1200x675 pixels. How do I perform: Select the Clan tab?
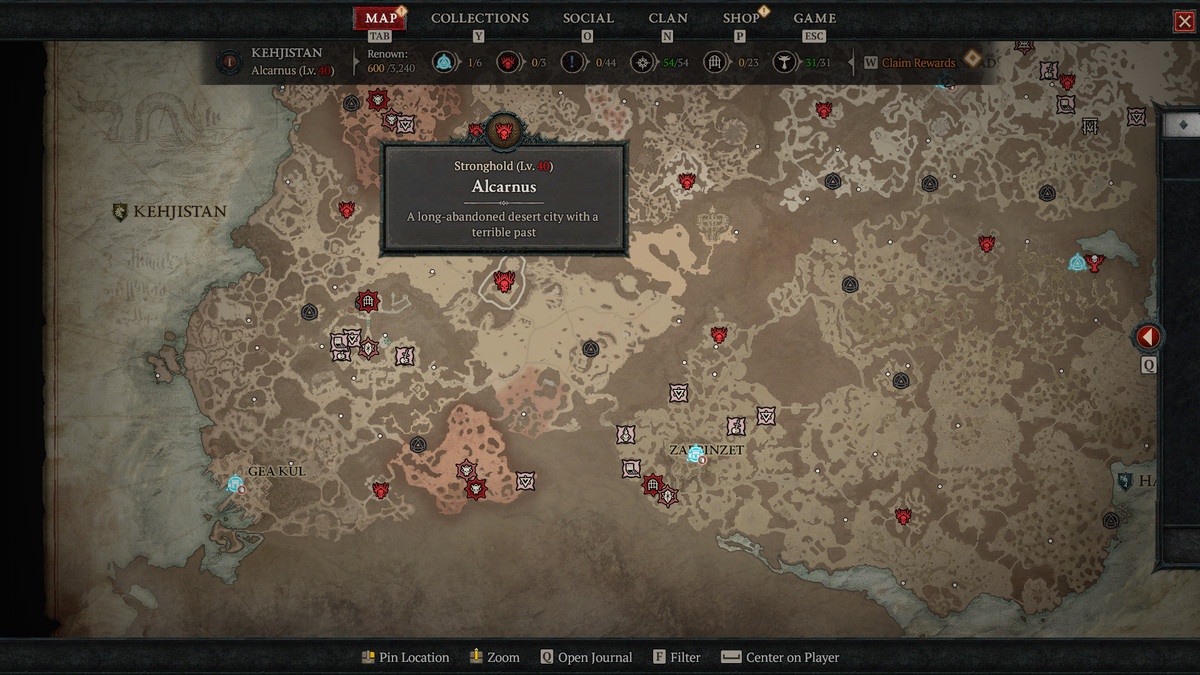point(668,18)
